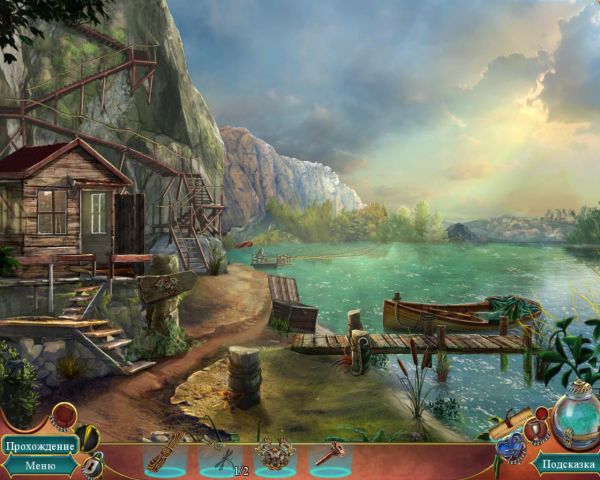Select the coiled rope inventory item
Viewport: 600px width, 480px height.
[164, 451]
